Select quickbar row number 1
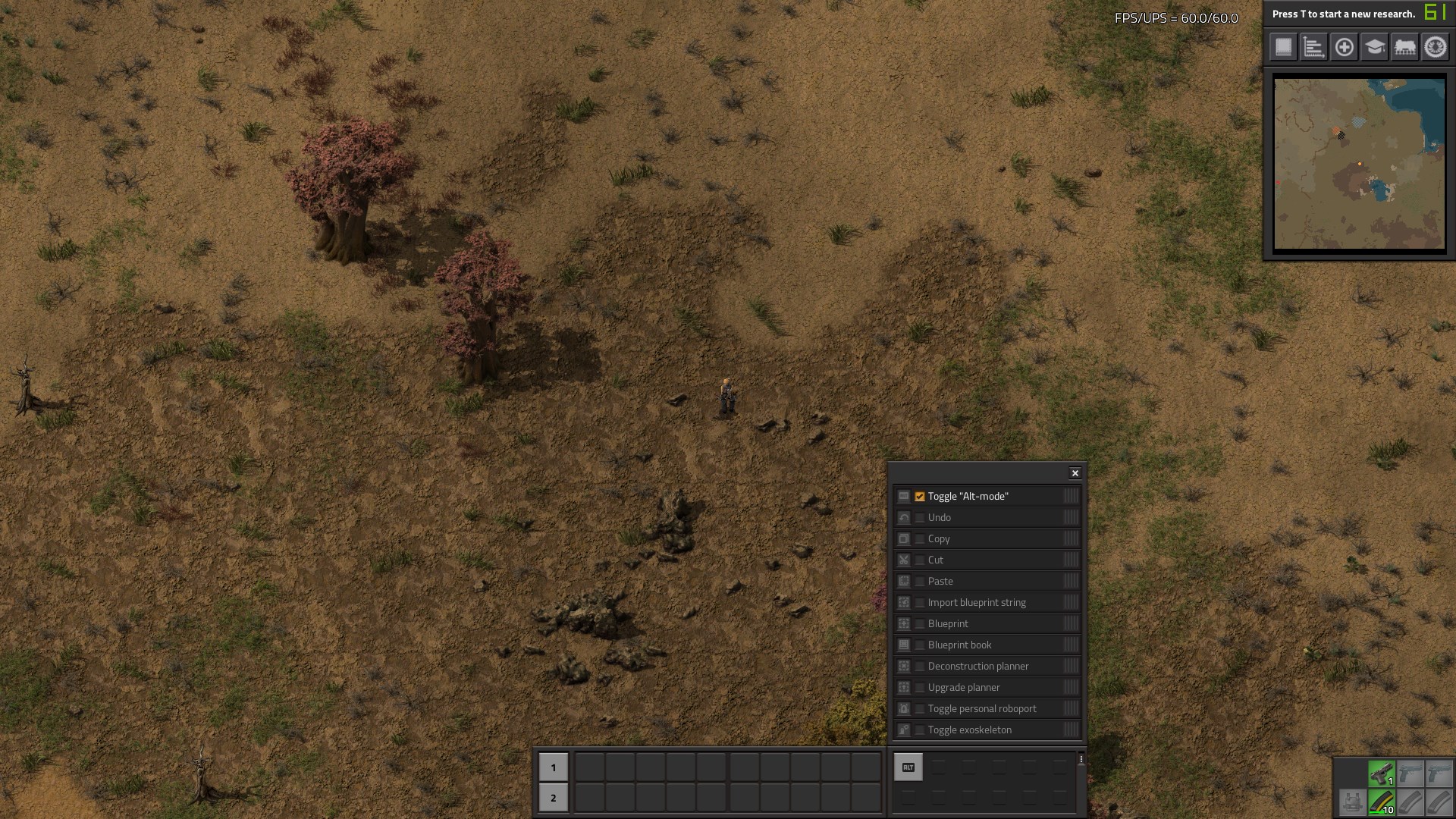The height and width of the screenshot is (819, 1456). [554, 767]
